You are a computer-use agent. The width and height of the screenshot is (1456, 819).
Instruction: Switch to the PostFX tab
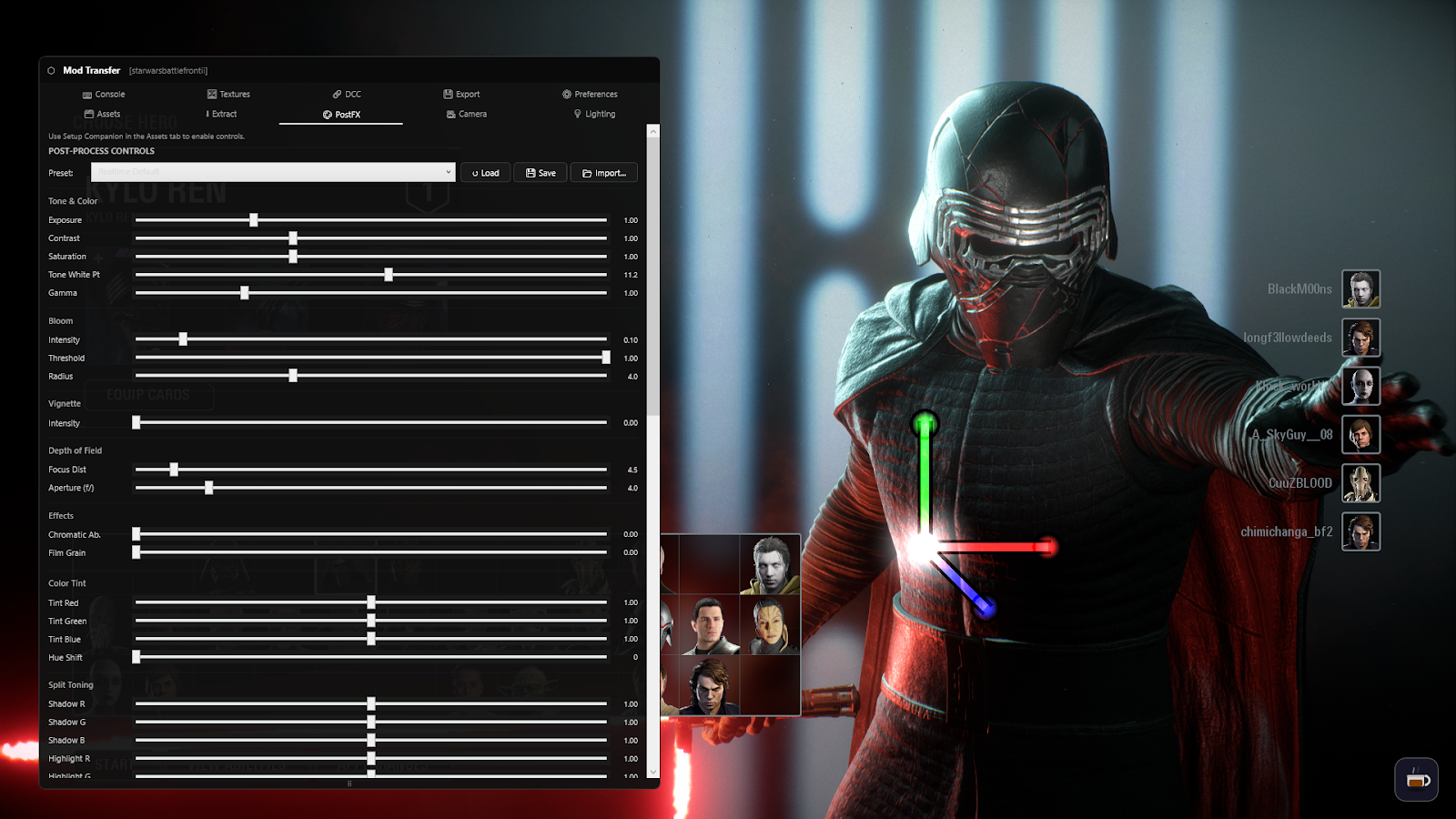pos(340,114)
